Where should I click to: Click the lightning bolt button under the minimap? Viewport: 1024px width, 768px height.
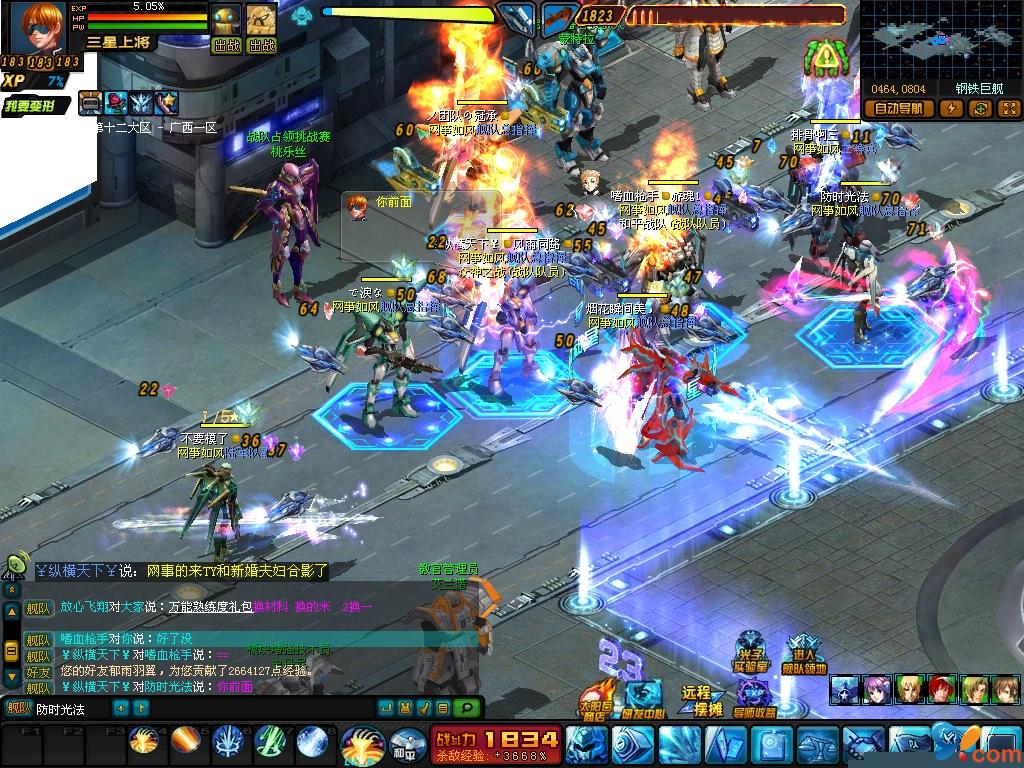[951, 109]
